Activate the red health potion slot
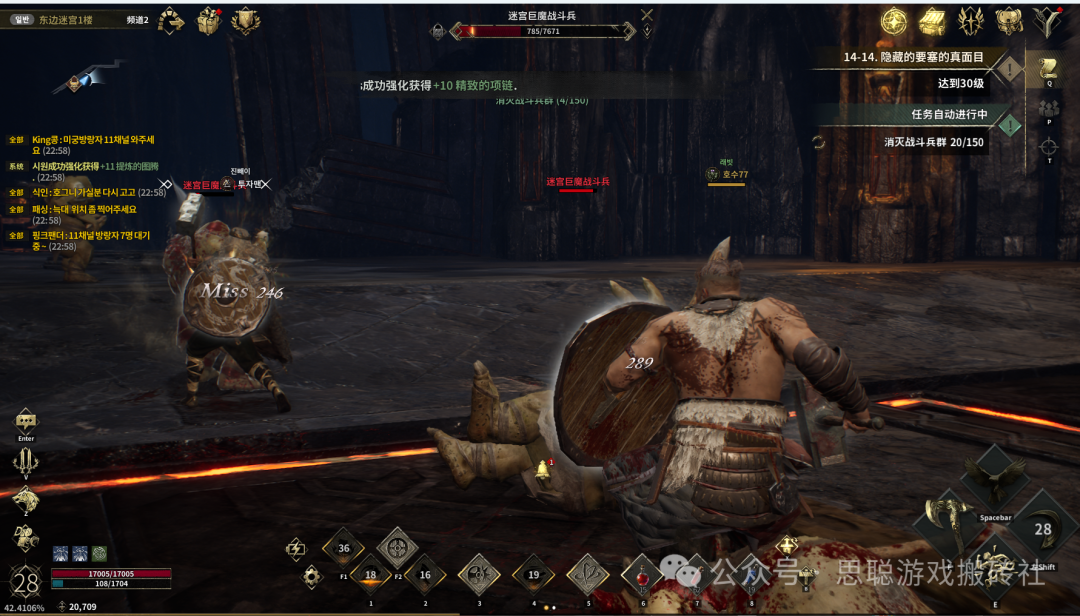1080x616 pixels. [642, 575]
